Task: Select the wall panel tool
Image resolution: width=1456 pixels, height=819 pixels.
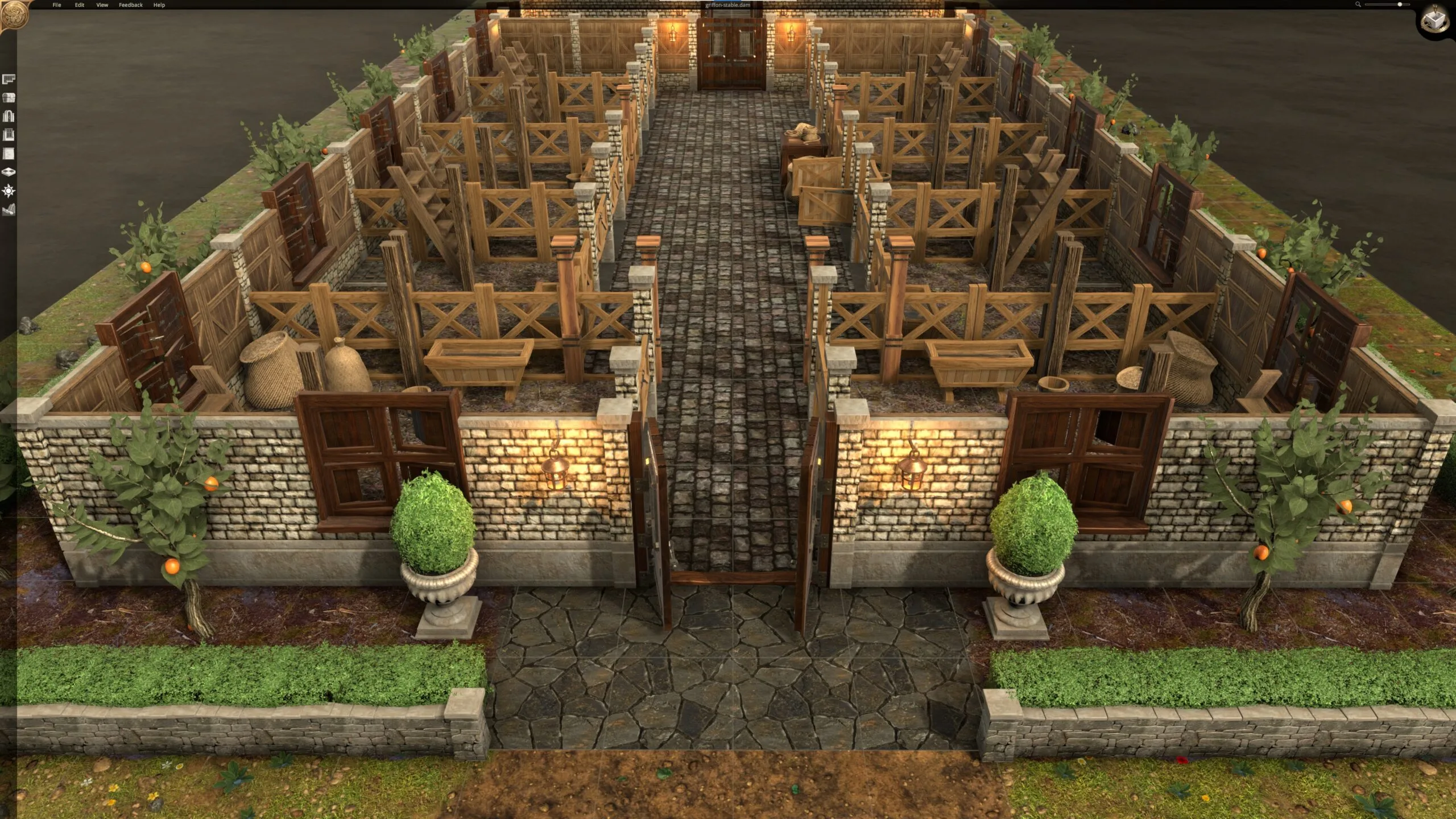Action: pyautogui.click(x=9, y=154)
